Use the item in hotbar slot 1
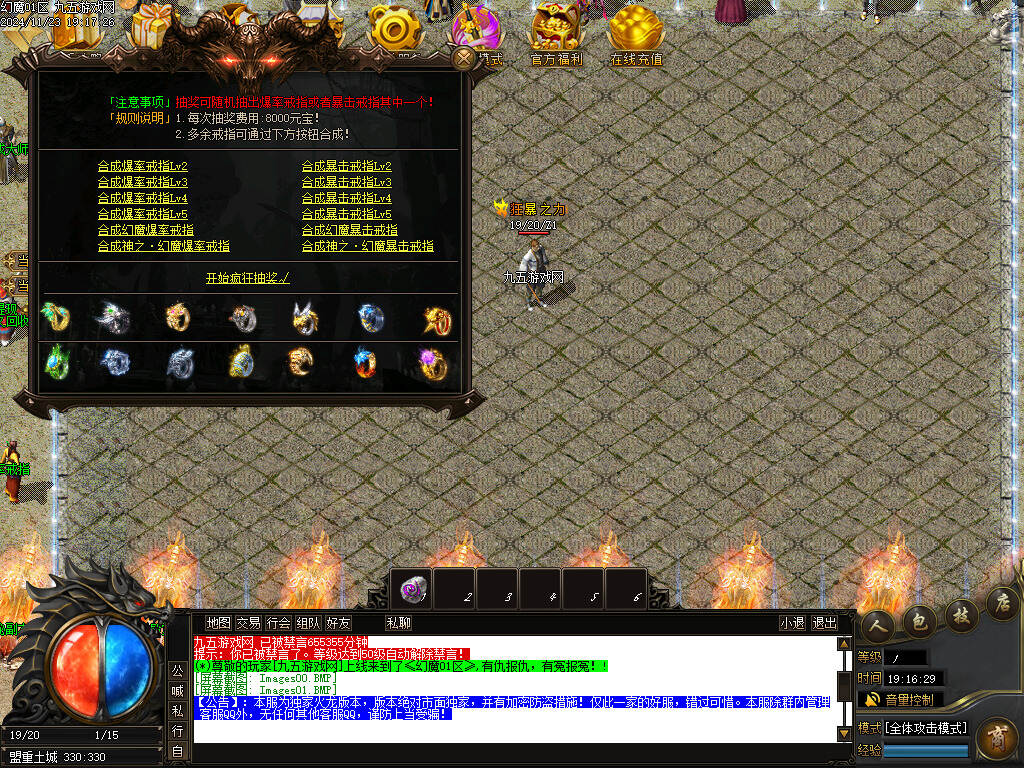 412,589
